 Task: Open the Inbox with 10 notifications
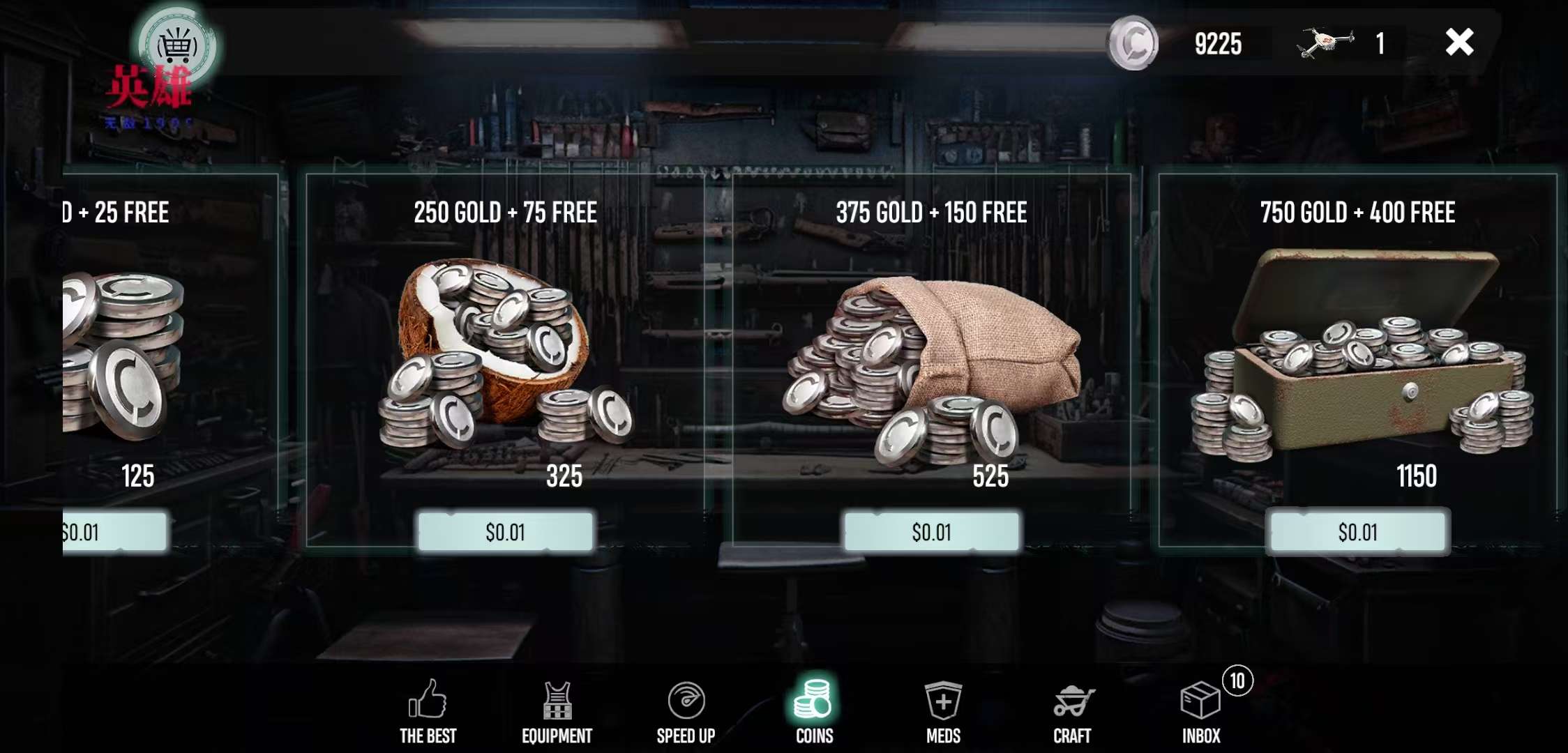[x=1201, y=710]
